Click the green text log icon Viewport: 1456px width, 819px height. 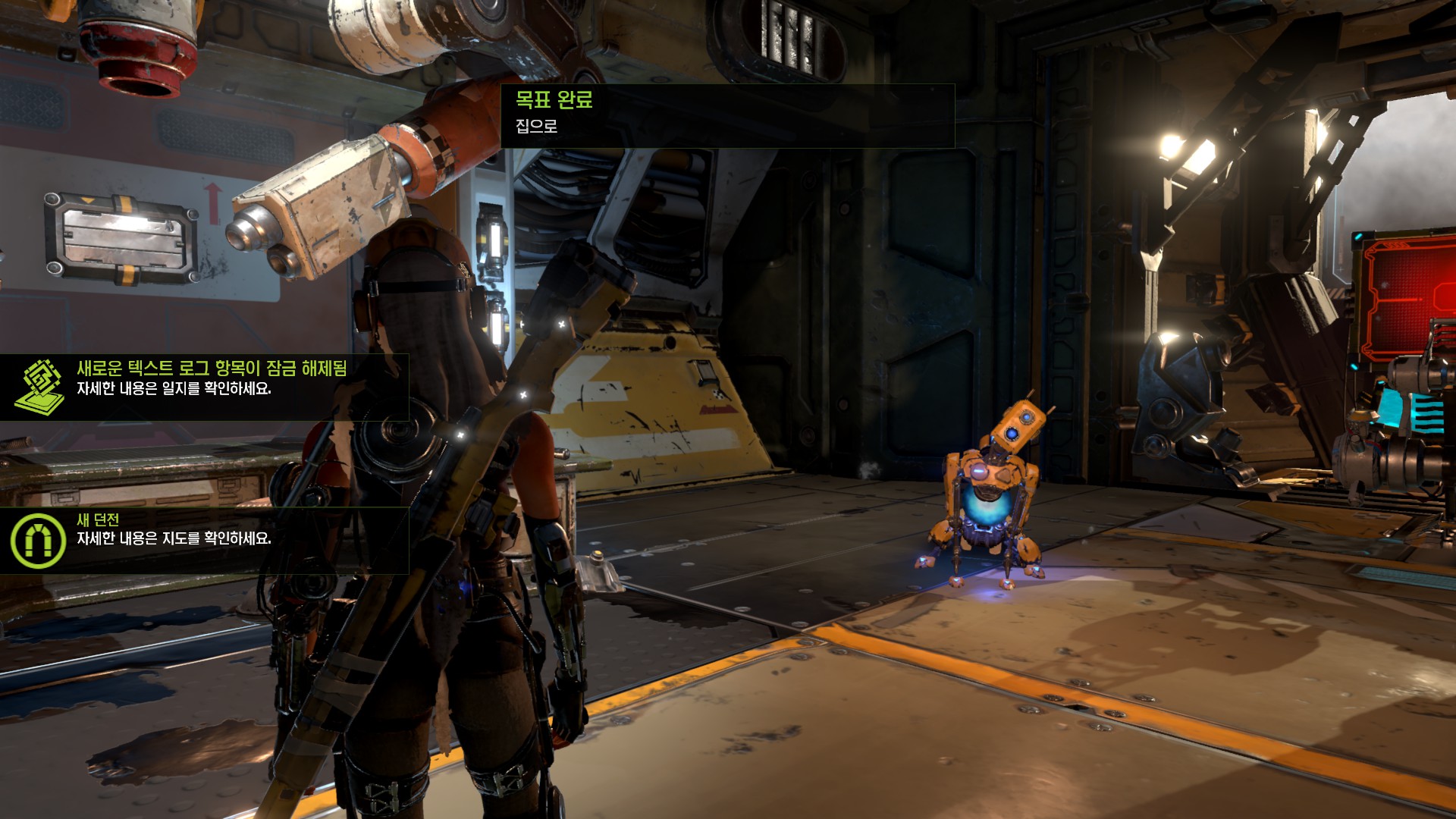pyautogui.click(x=39, y=386)
